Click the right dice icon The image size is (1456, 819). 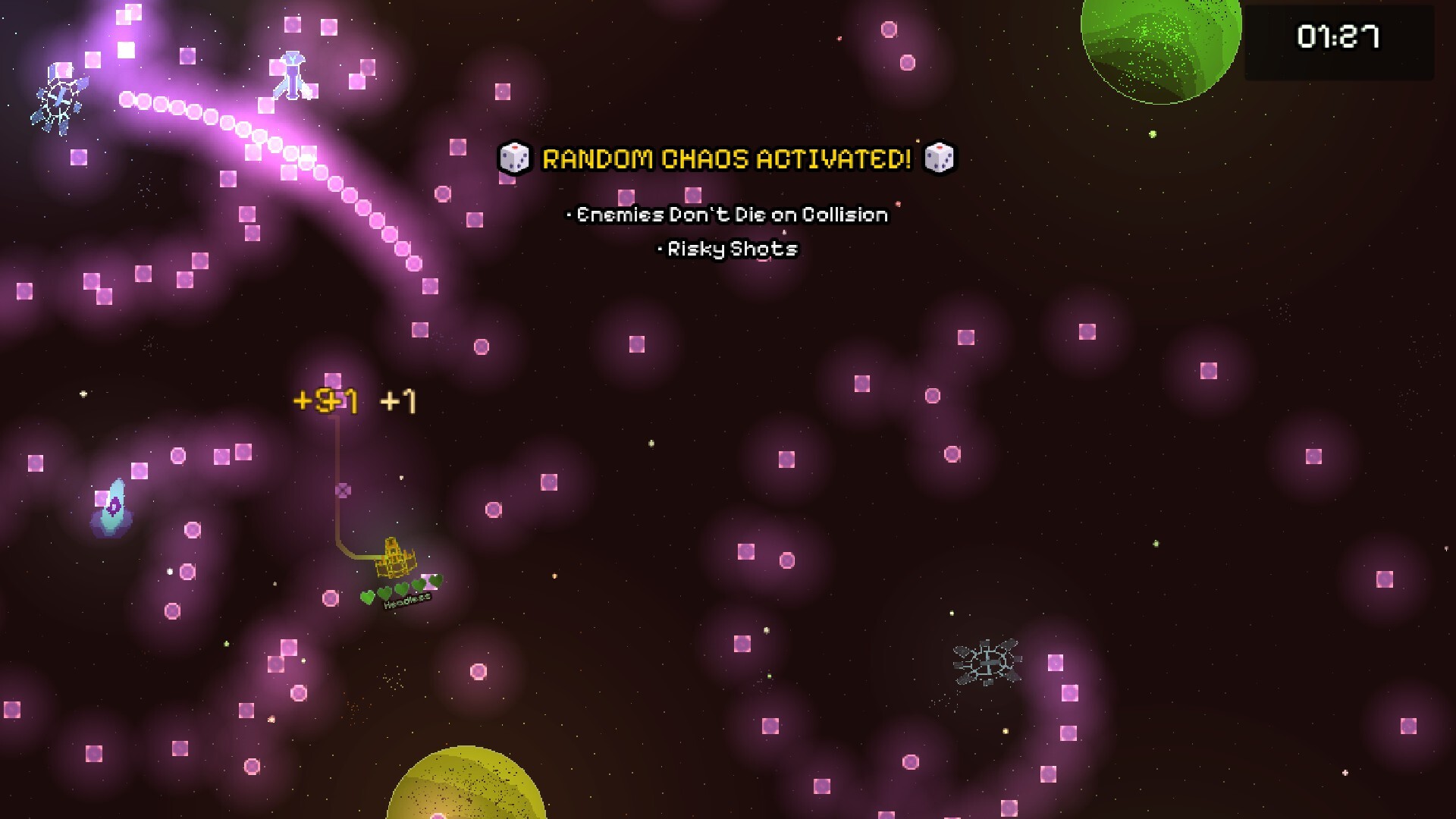(940, 158)
